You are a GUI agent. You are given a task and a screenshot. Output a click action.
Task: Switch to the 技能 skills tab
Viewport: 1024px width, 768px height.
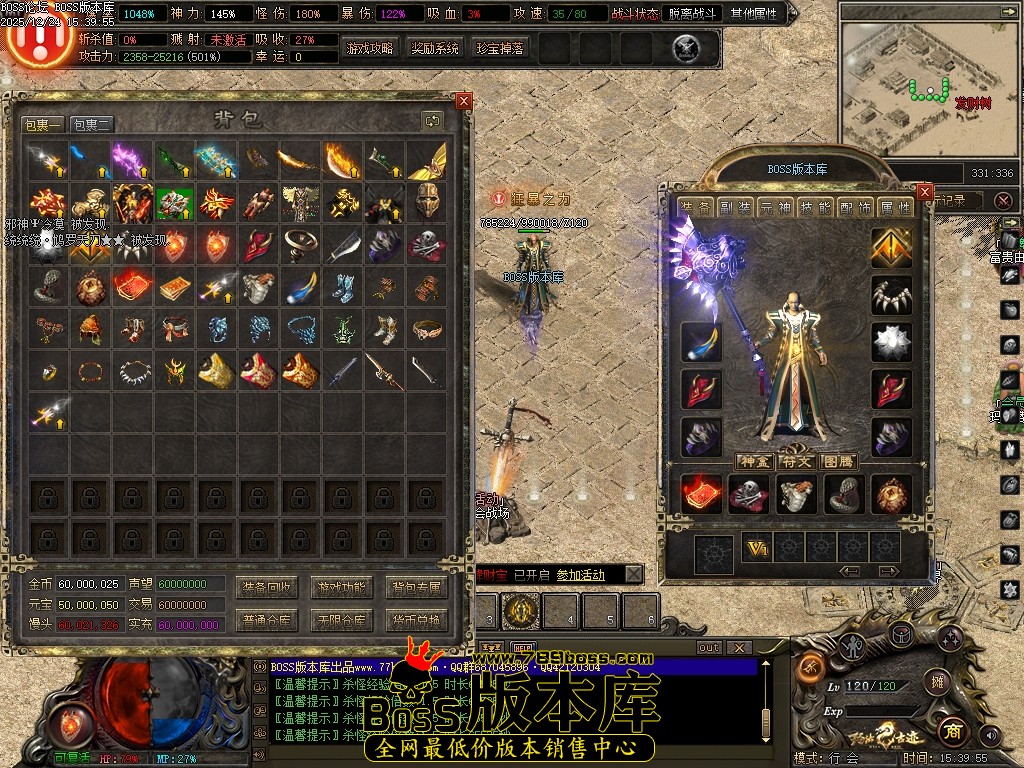[x=815, y=207]
